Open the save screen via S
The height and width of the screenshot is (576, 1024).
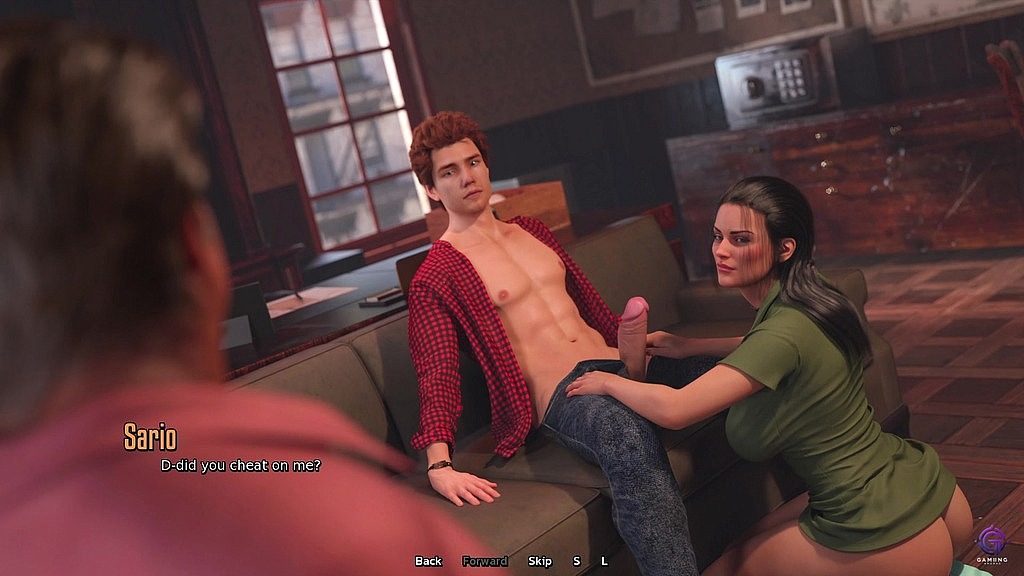(x=576, y=561)
